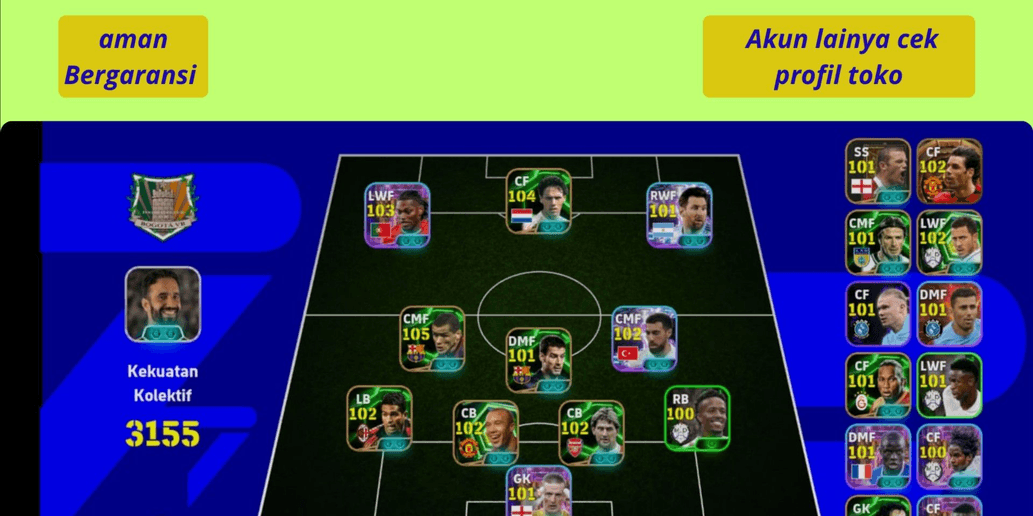This screenshot has width=1033, height=516.
Task: Open the bearded manager portrait
Action: [163, 304]
